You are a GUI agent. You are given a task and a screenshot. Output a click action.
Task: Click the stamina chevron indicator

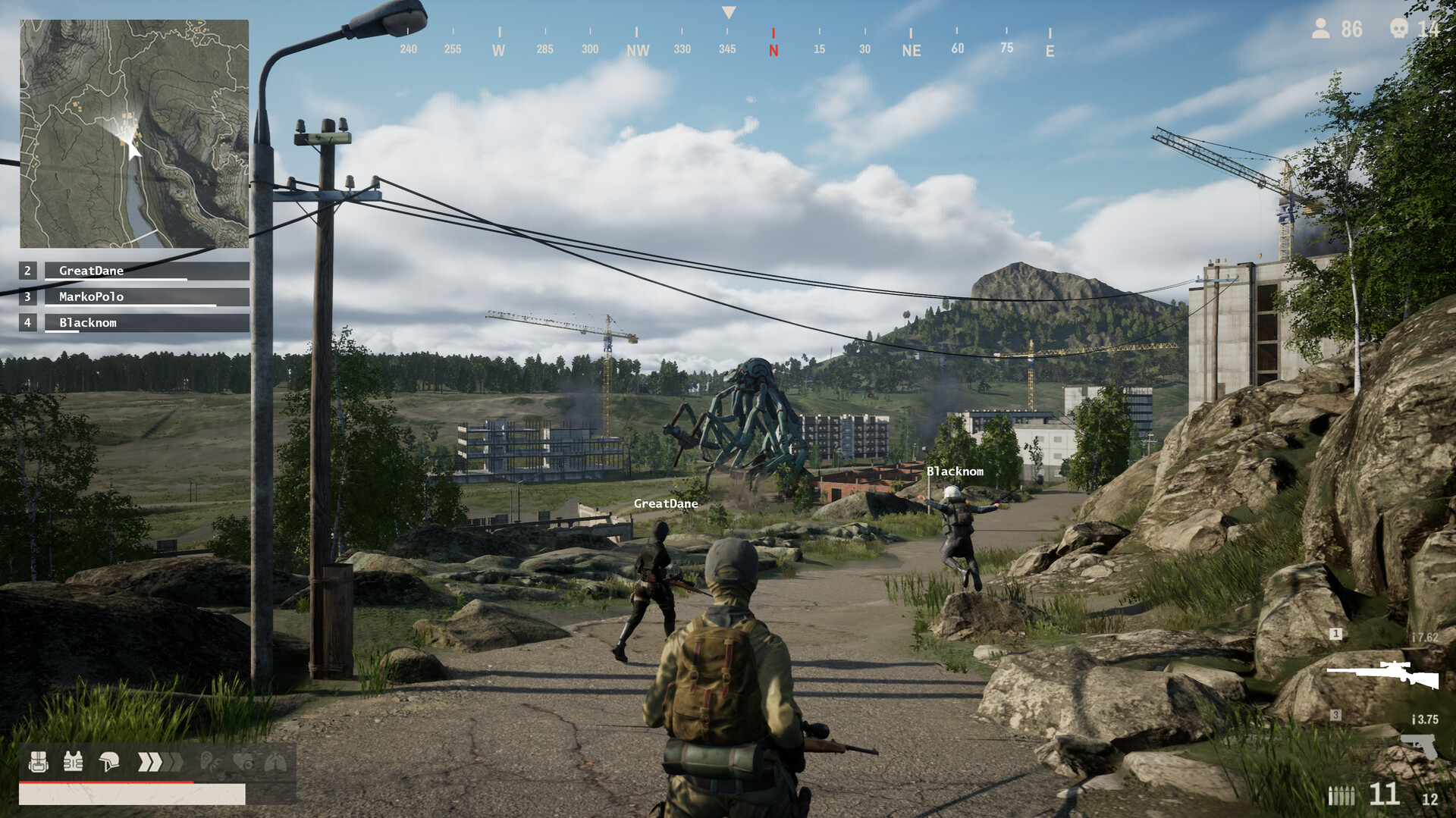[x=156, y=761]
